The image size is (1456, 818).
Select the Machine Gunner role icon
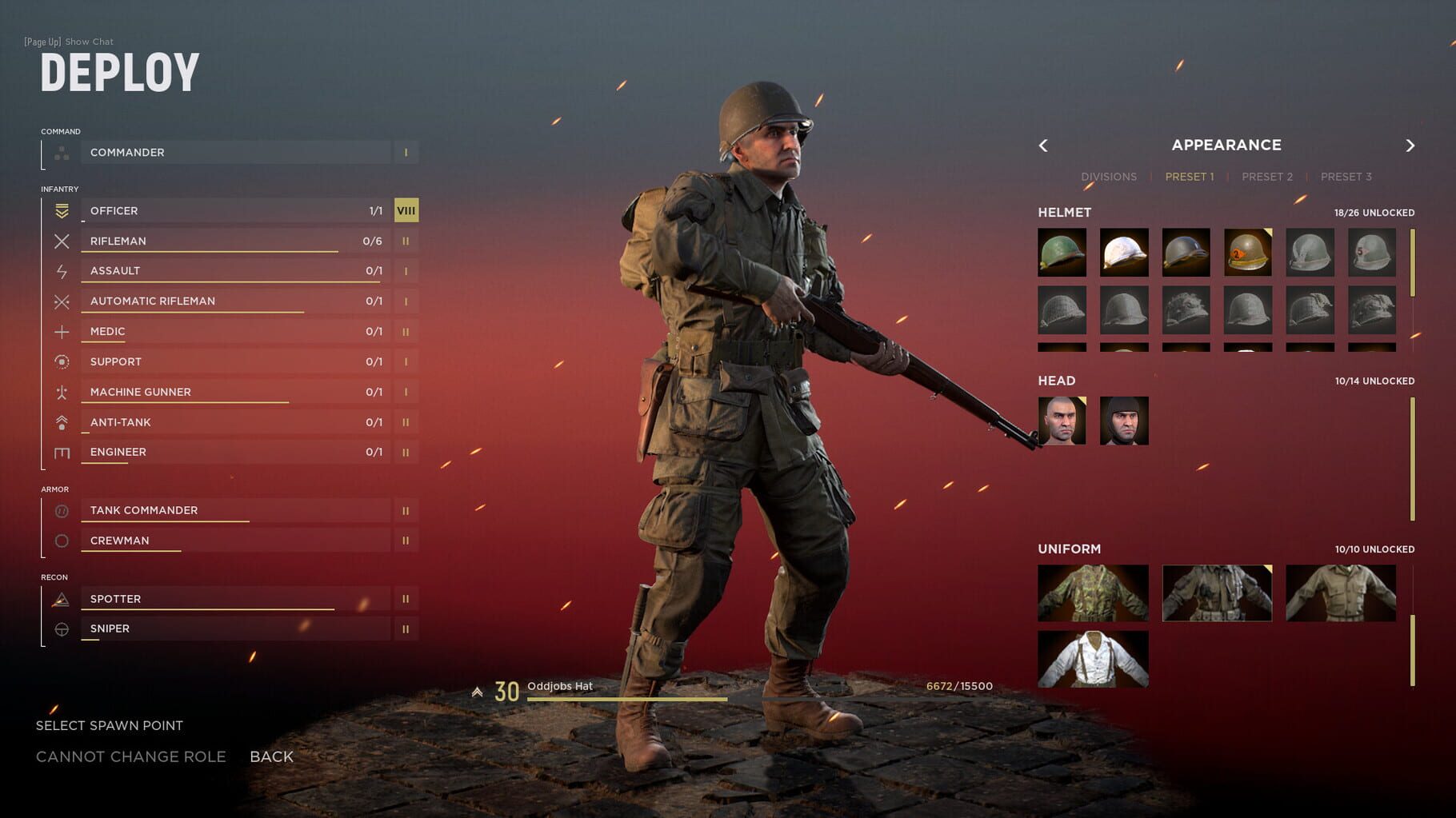(61, 392)
